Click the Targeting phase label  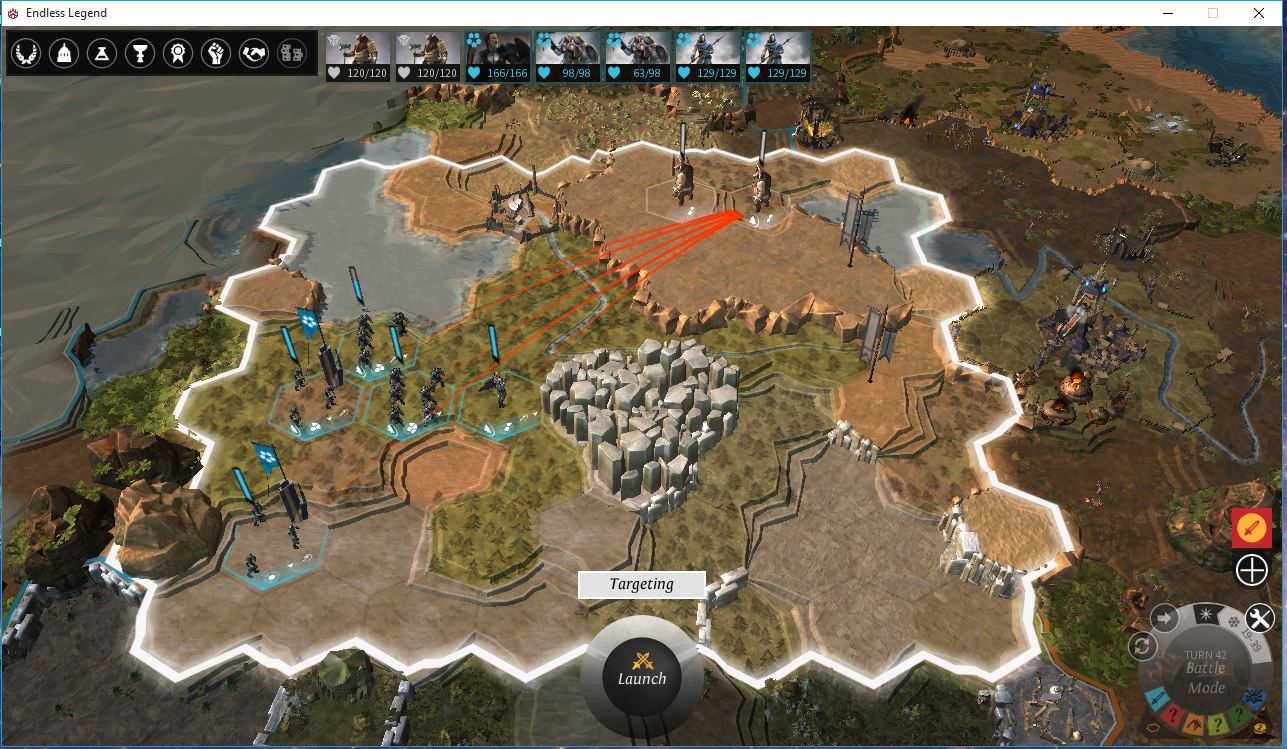click(x=641, y=584)
